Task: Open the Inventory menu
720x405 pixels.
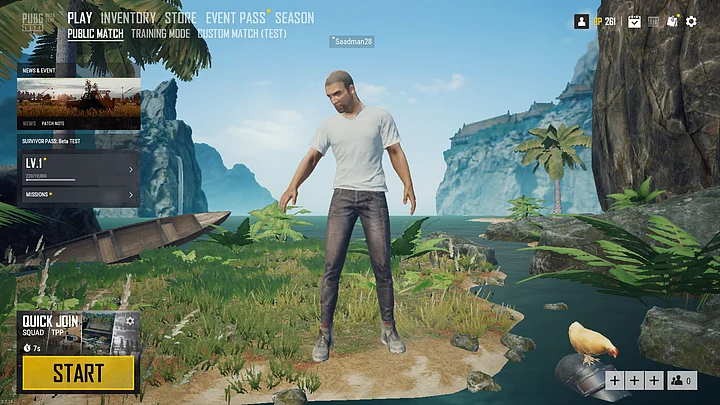Action: click(x=128, y=18)
